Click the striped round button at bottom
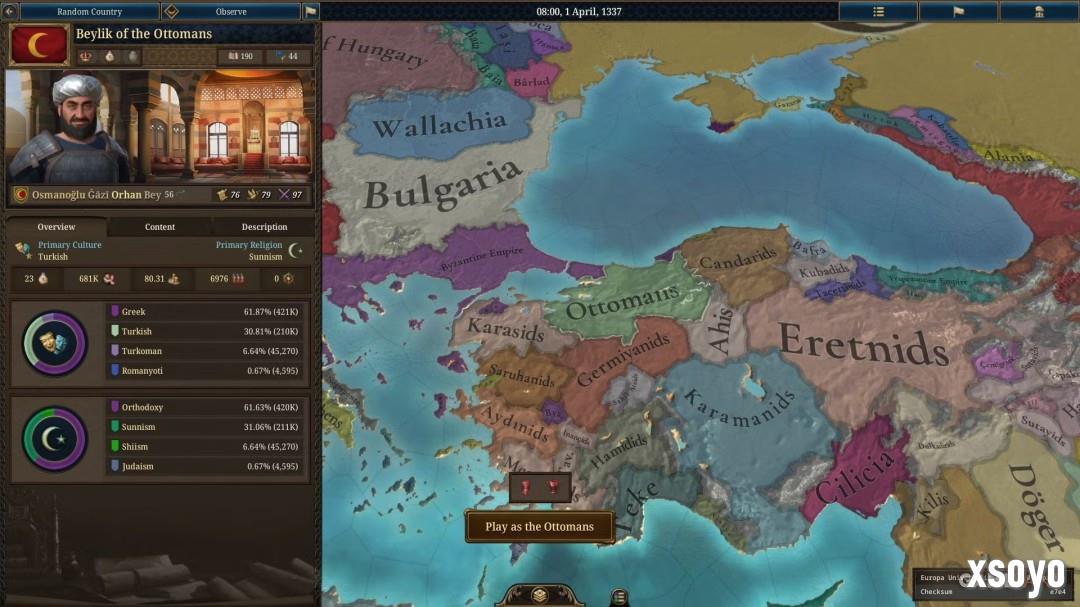The image size is (1080, 607). coord(619,597)
